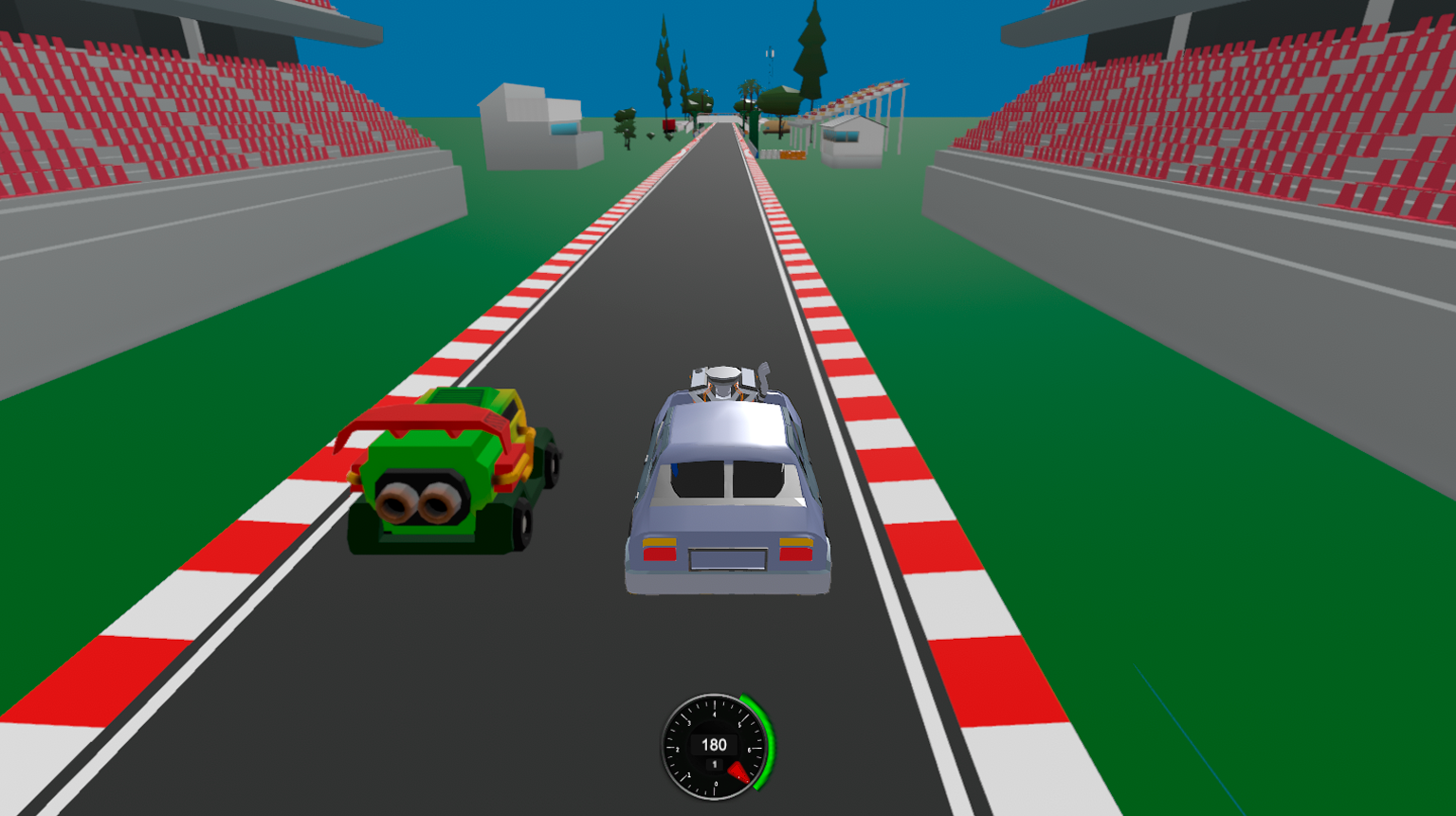This screenshot has height=816, width=1456.
Task: Click the red speedometer needle
Action: click(x=738, y=772)
